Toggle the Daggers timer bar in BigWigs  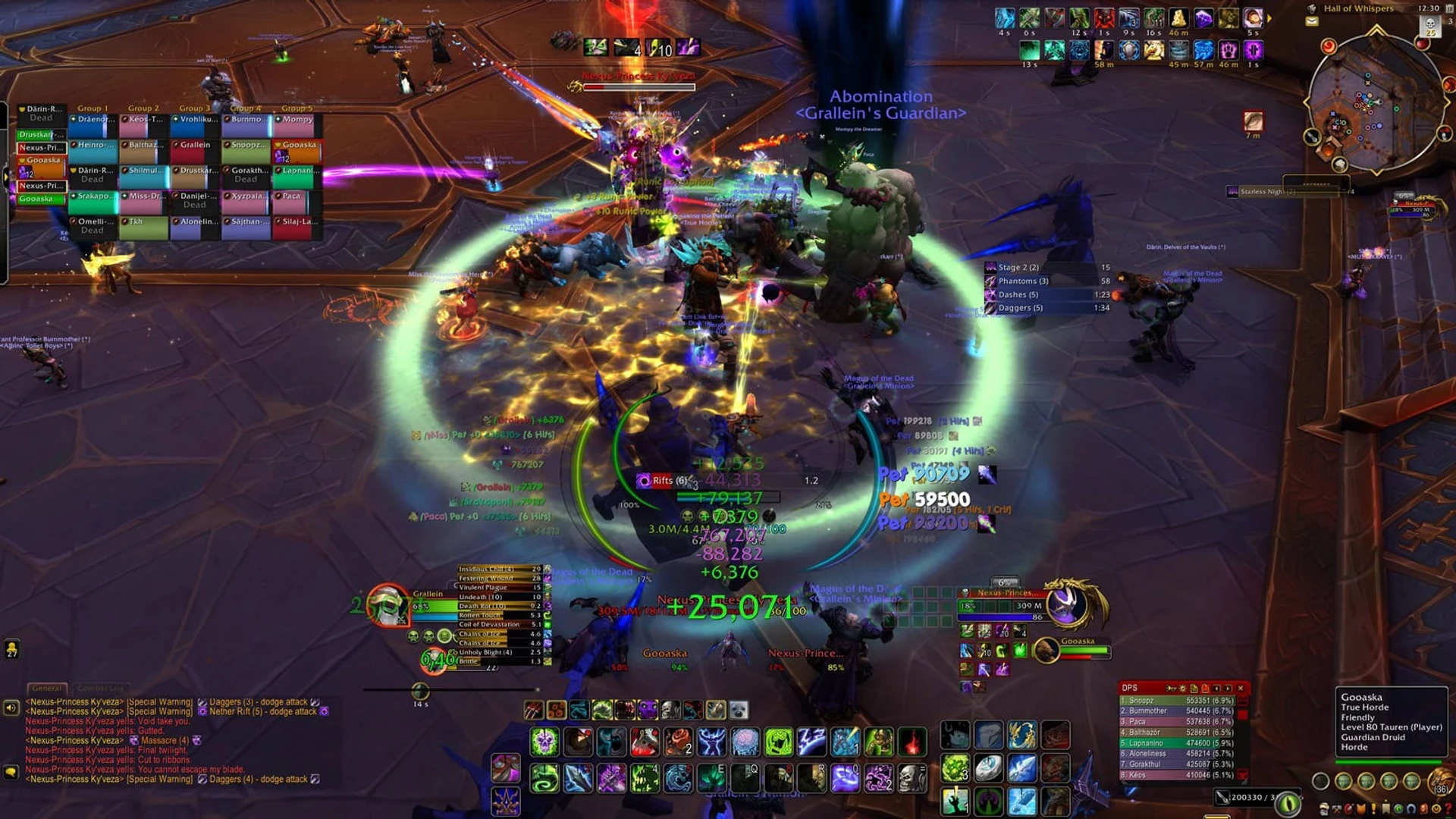coord(1039,307)
